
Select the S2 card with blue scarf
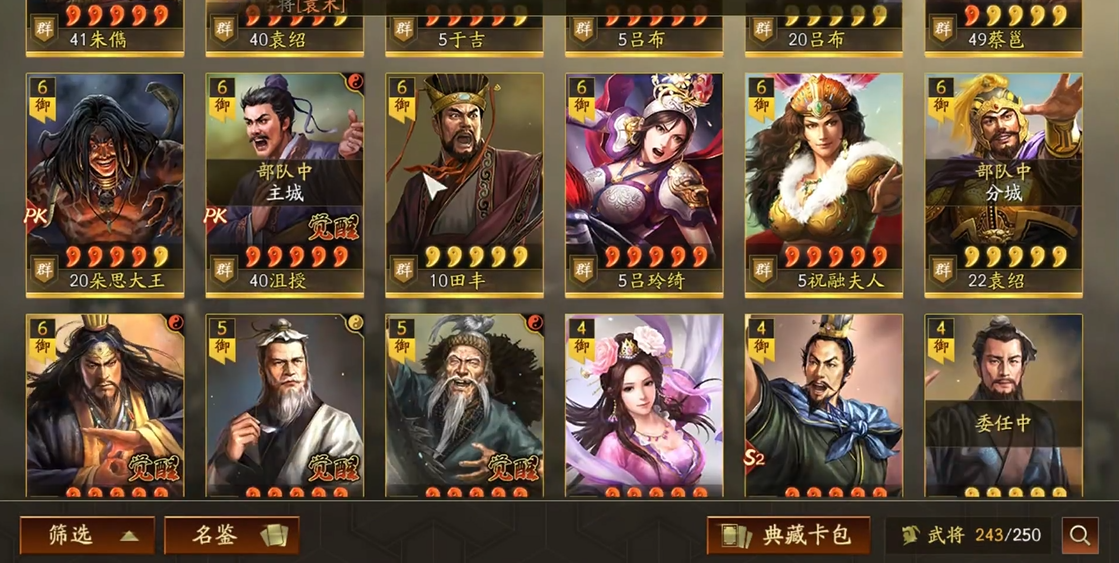click(x=824, y=405)
